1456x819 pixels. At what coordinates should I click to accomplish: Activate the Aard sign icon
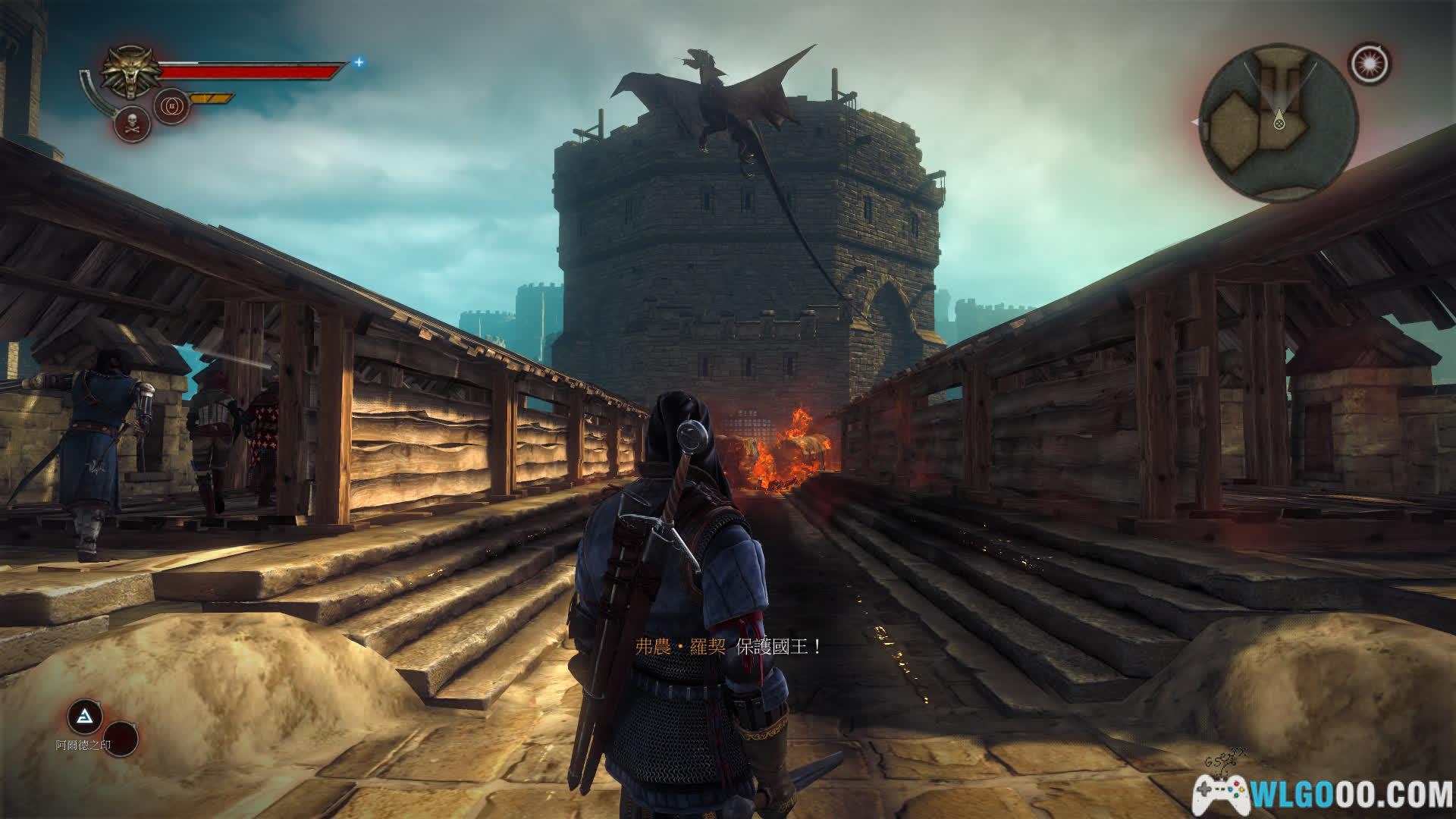tap(84, 717)
